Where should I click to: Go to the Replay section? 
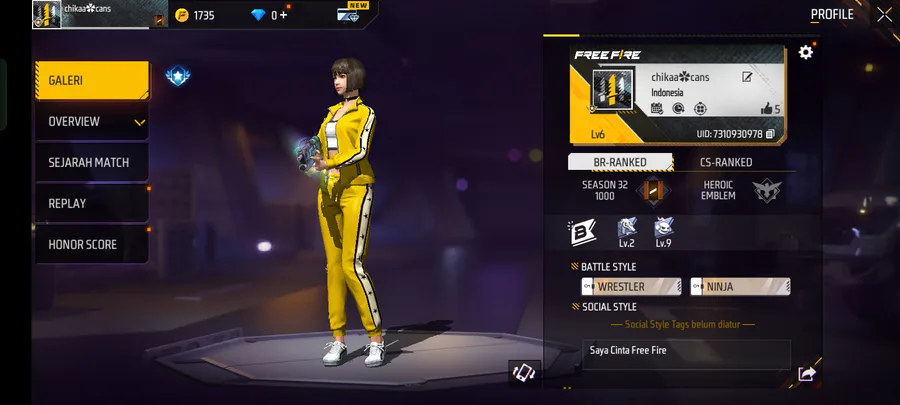click(x=92, y=203)
